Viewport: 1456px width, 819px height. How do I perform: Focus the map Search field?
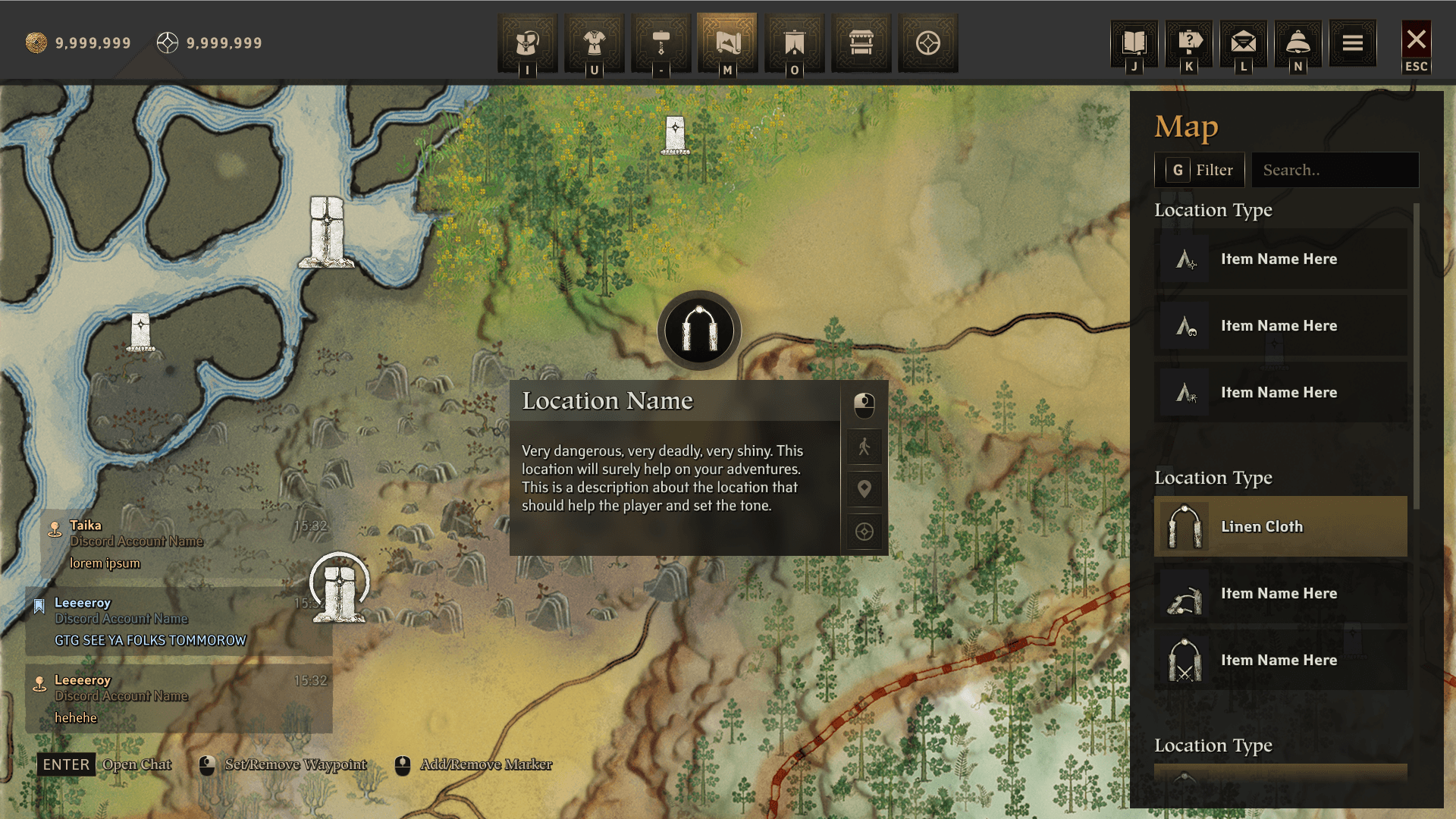[1335, 170]
